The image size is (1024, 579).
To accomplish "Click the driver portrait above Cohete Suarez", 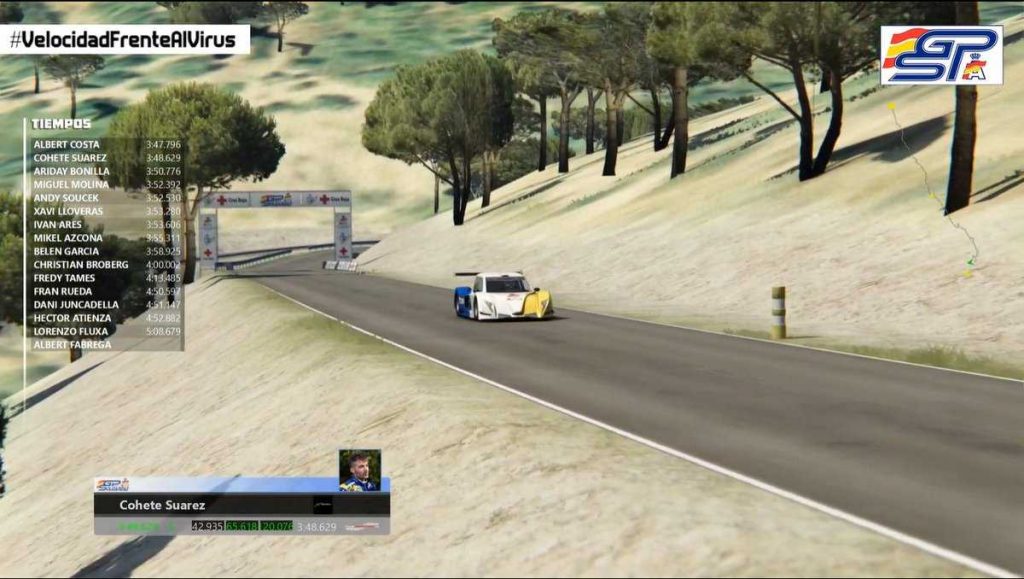I will click(x=359, y=471).
